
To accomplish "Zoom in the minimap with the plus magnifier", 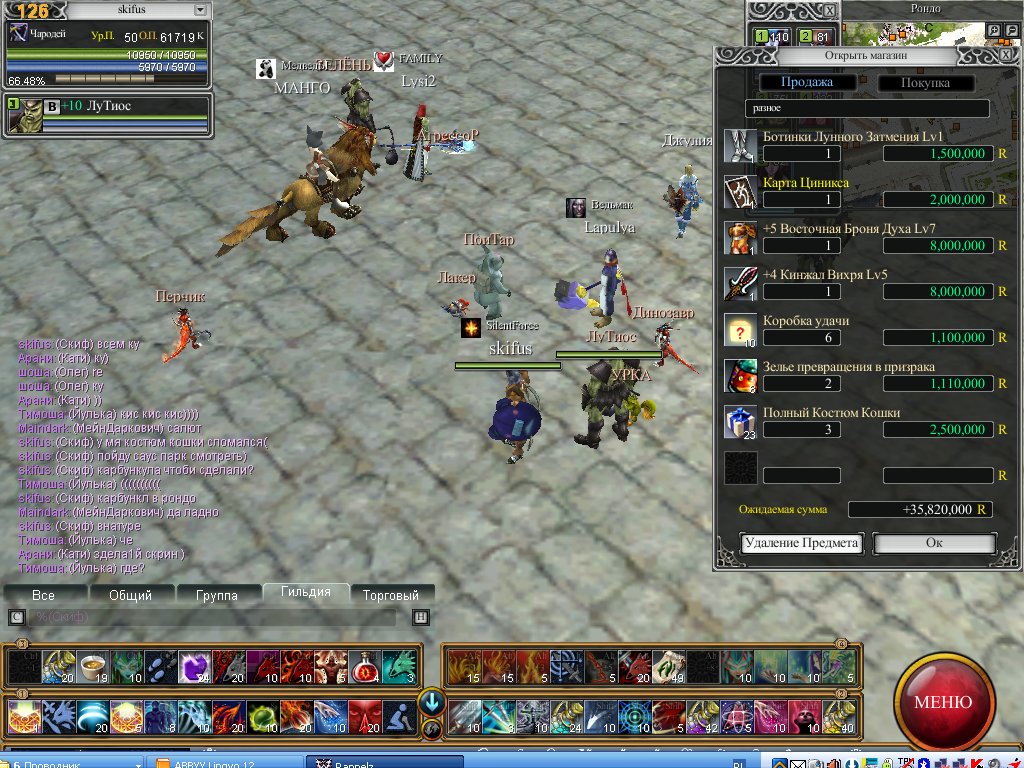I will pyautogui.click(x=994, y=31).
